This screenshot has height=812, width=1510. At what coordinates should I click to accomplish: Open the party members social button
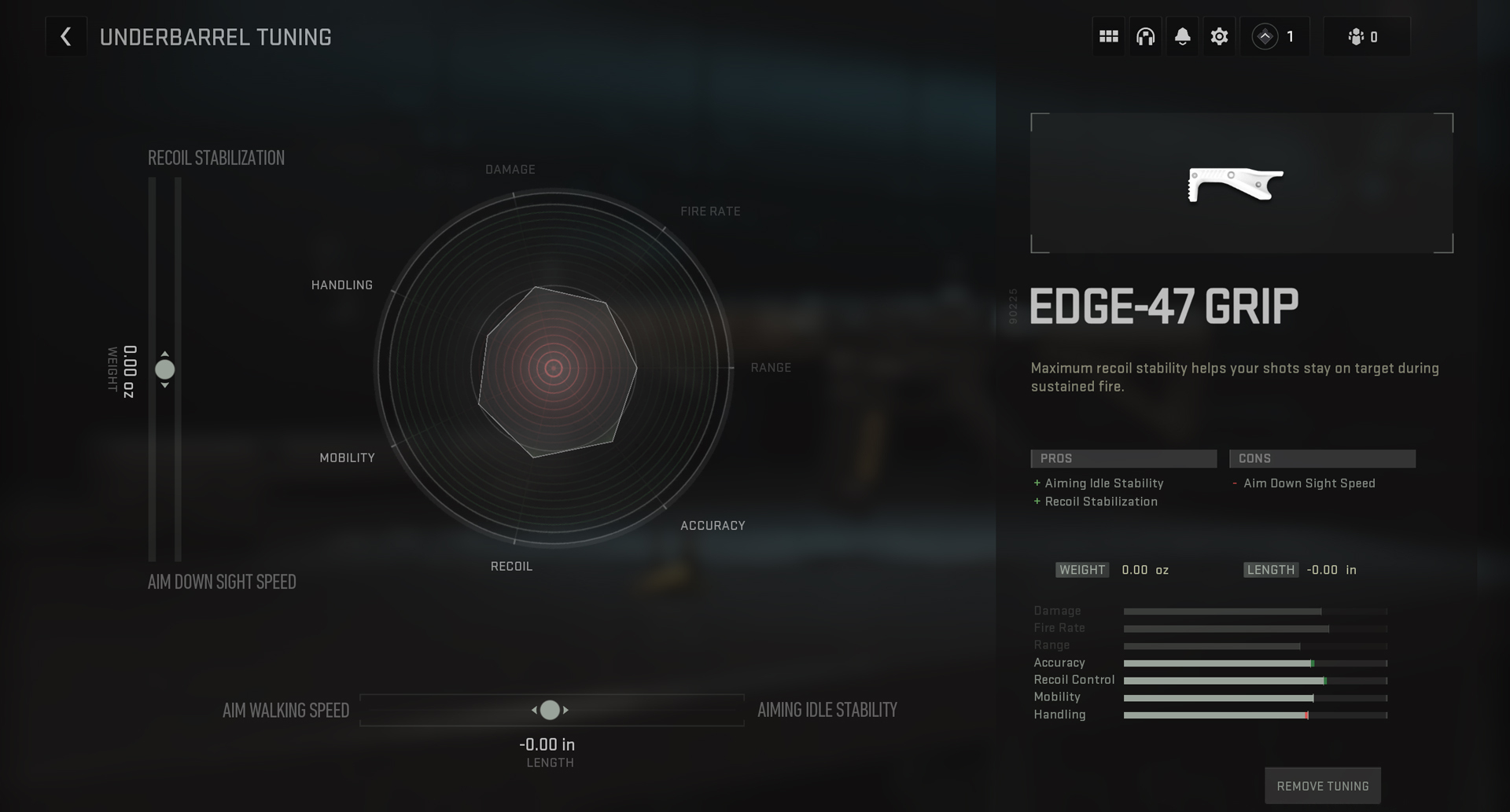pos(1366,37)
